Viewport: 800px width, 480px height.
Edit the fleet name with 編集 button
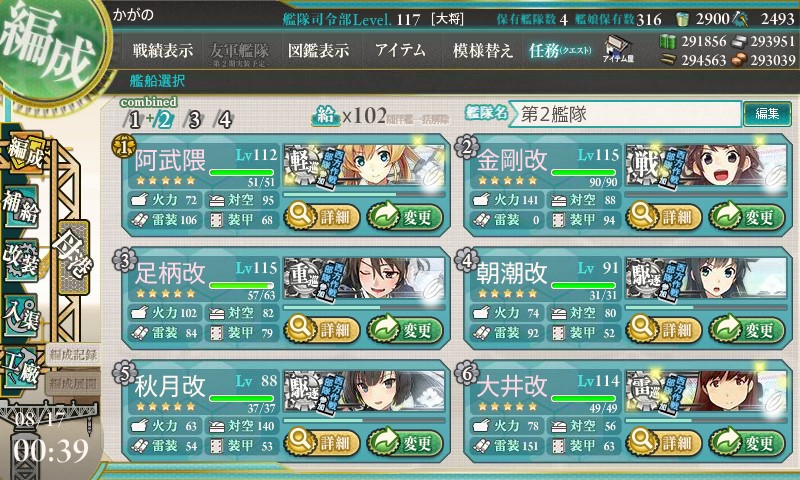point(768,114)
